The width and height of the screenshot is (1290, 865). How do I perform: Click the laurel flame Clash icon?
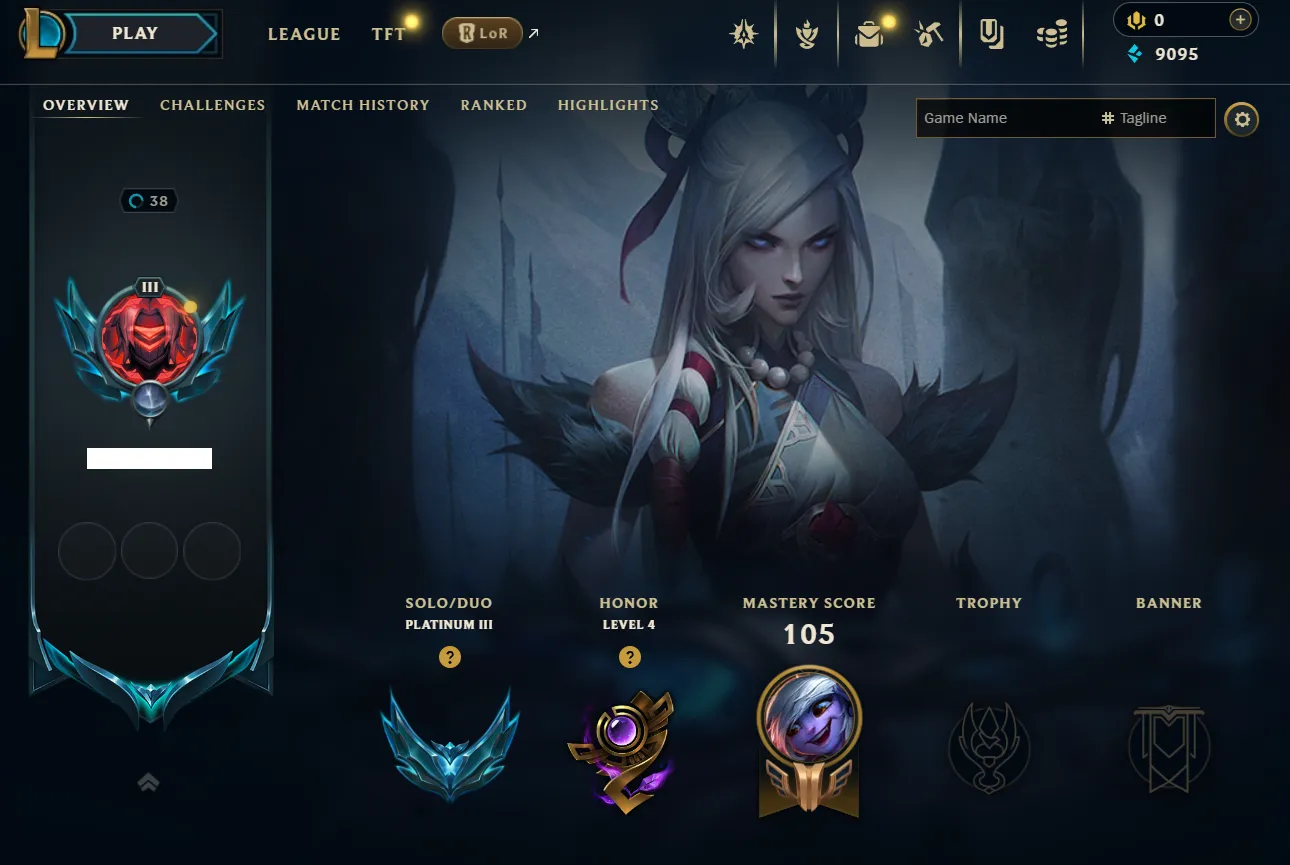[x=806, y=35]
